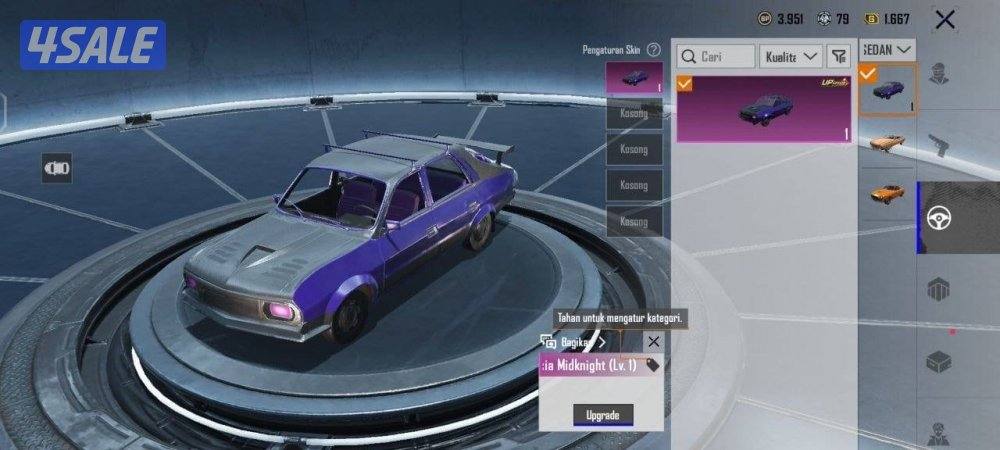Select the equipped purple car skin slot

[x=634, y=78]
